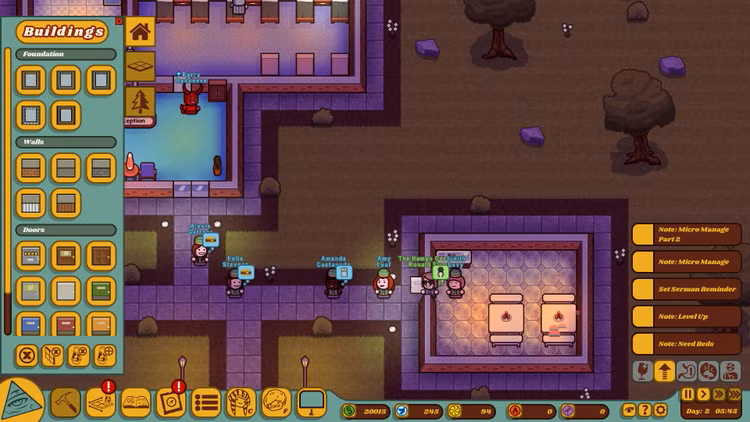Open the floor tiles tab

(140, 66)
